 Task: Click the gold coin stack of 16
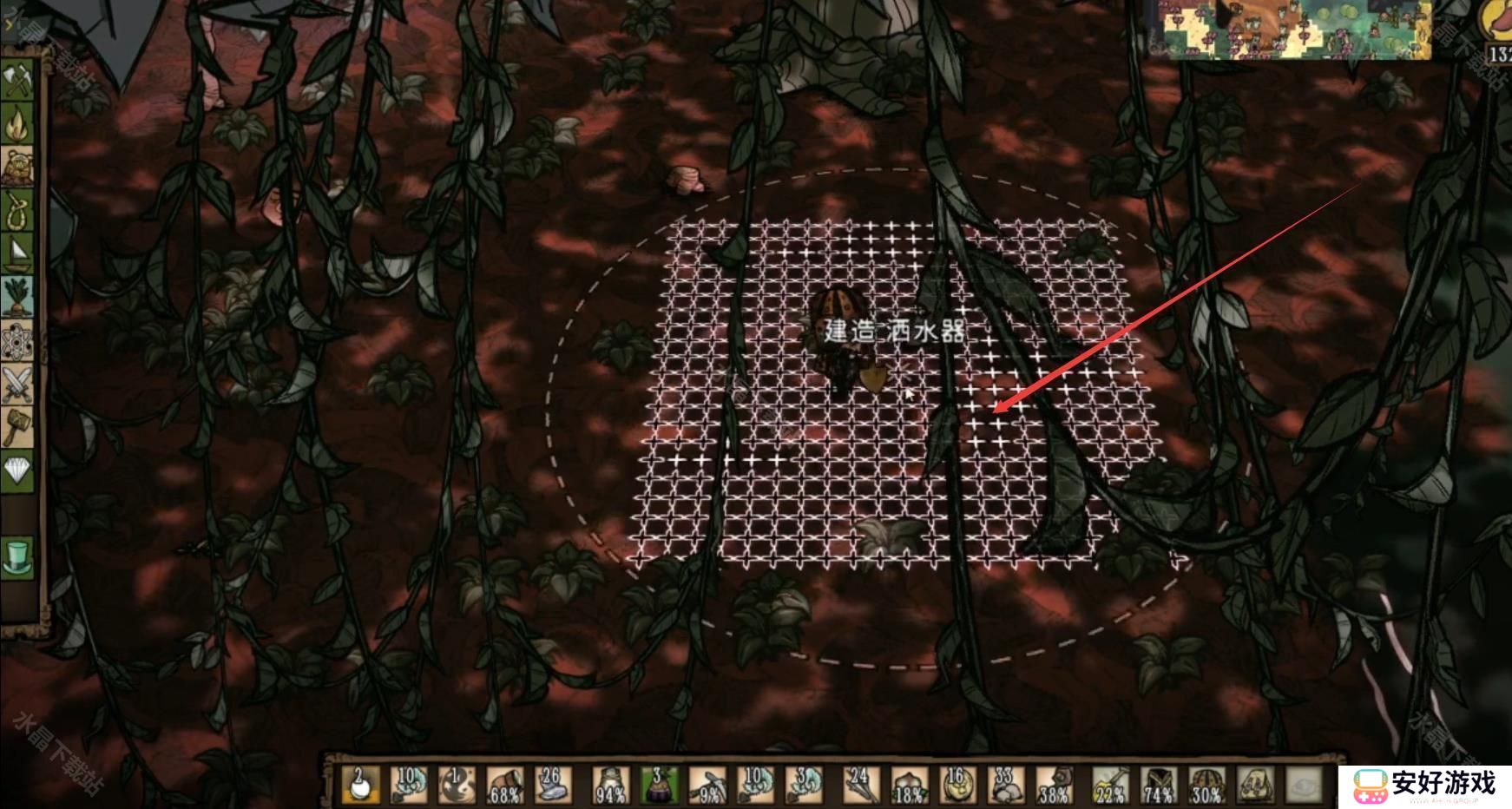coord(957,785)
